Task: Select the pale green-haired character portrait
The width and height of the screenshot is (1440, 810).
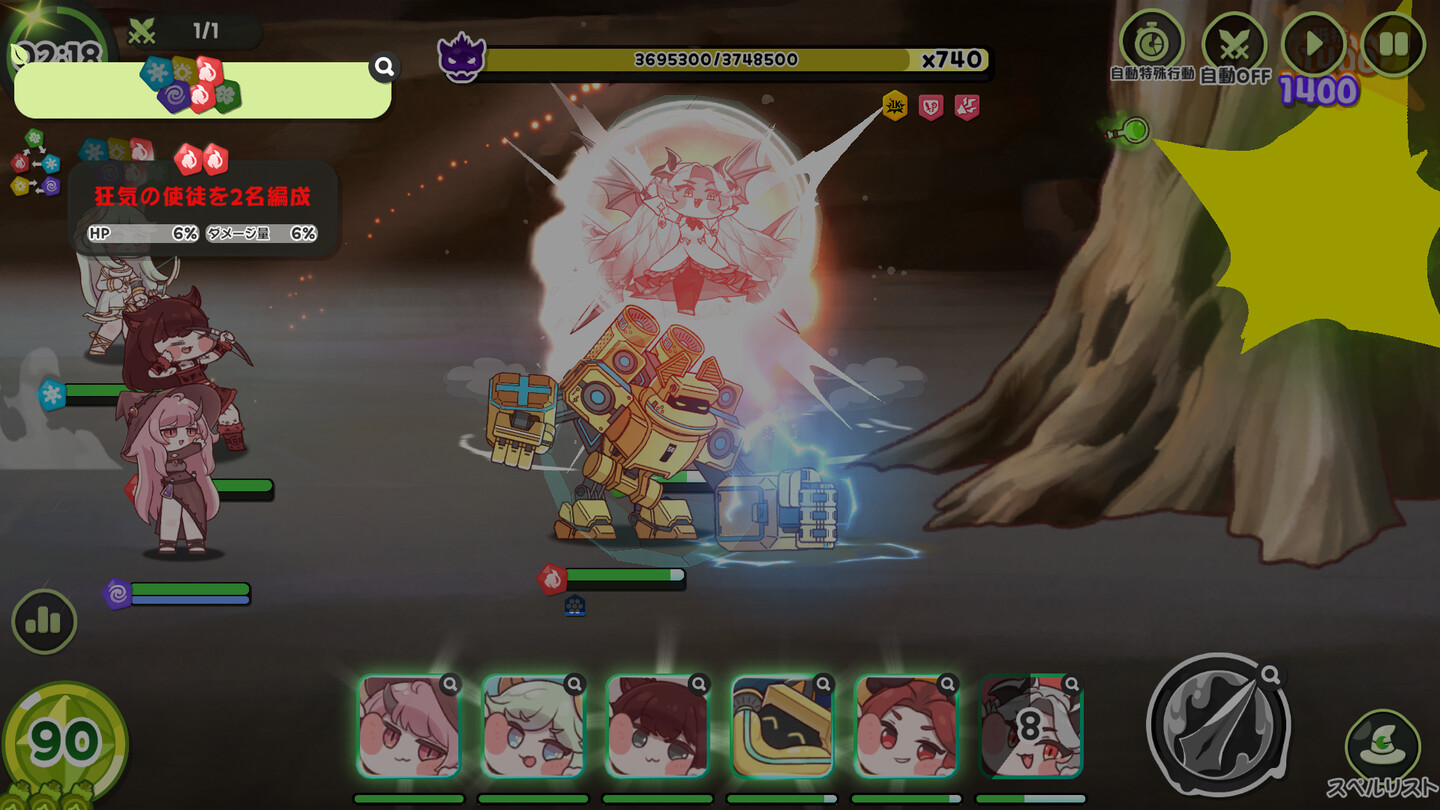Action: 532,727
